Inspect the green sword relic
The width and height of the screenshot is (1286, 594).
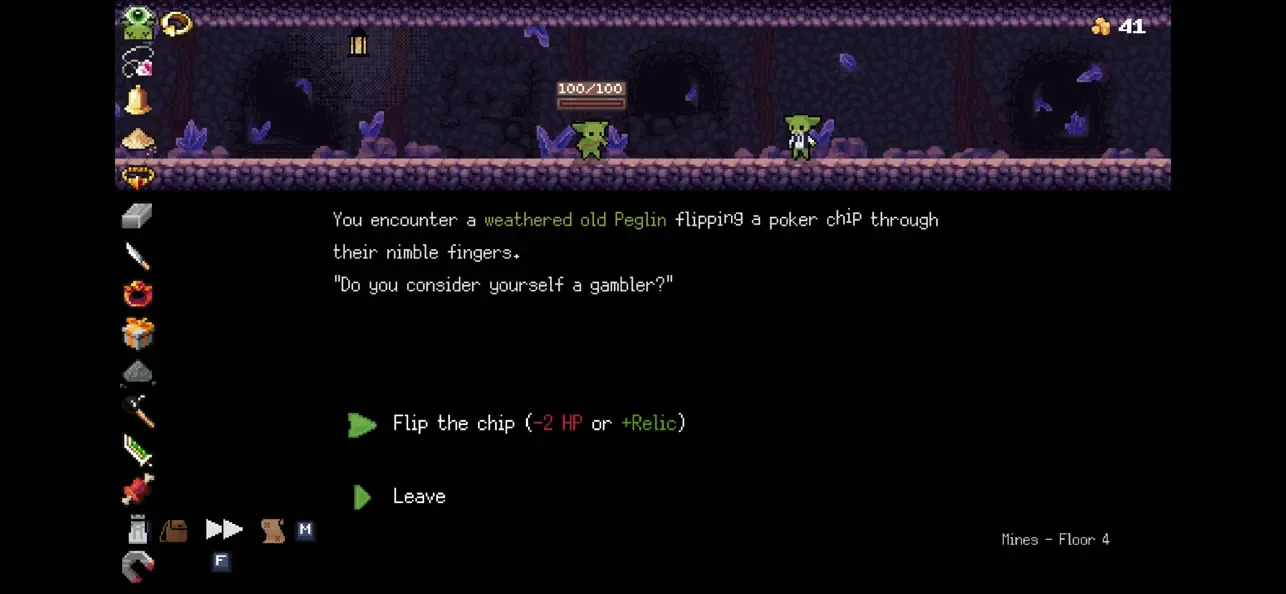pos(138,450)
